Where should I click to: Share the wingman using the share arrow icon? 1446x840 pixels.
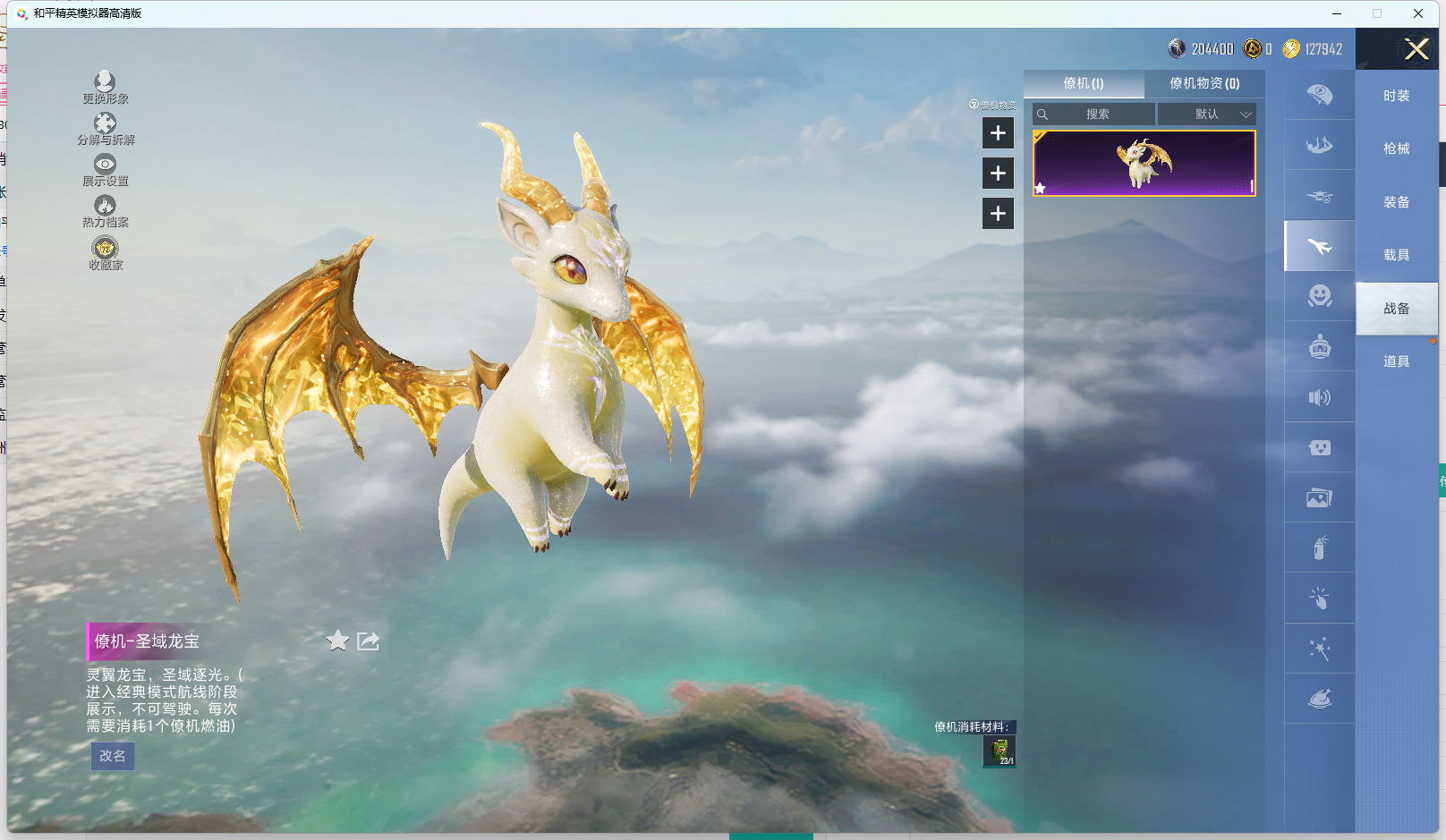[x=368, y=641]
